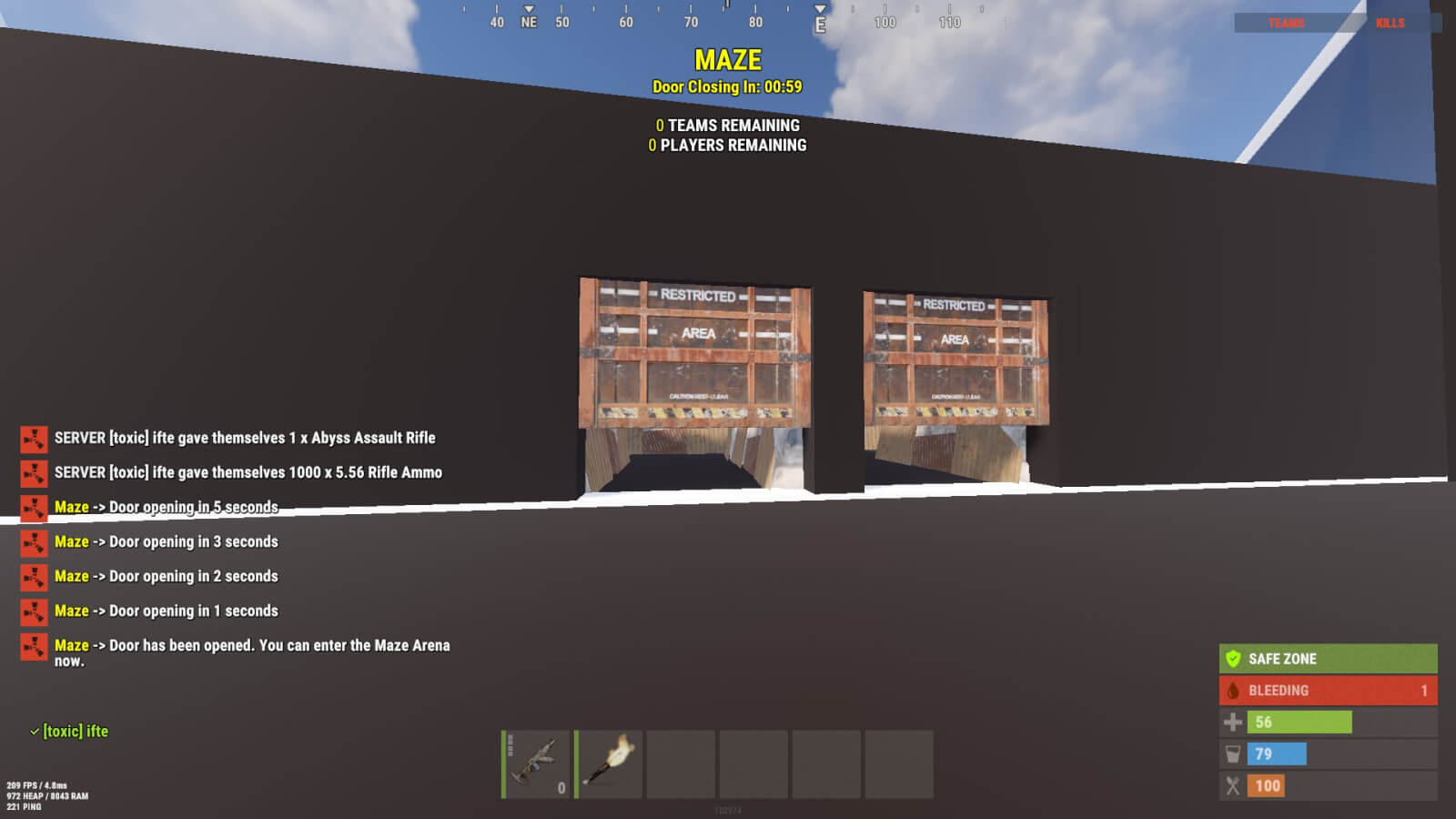
Task: Click the fork and knife food icon
Action: click(1235, 785)
